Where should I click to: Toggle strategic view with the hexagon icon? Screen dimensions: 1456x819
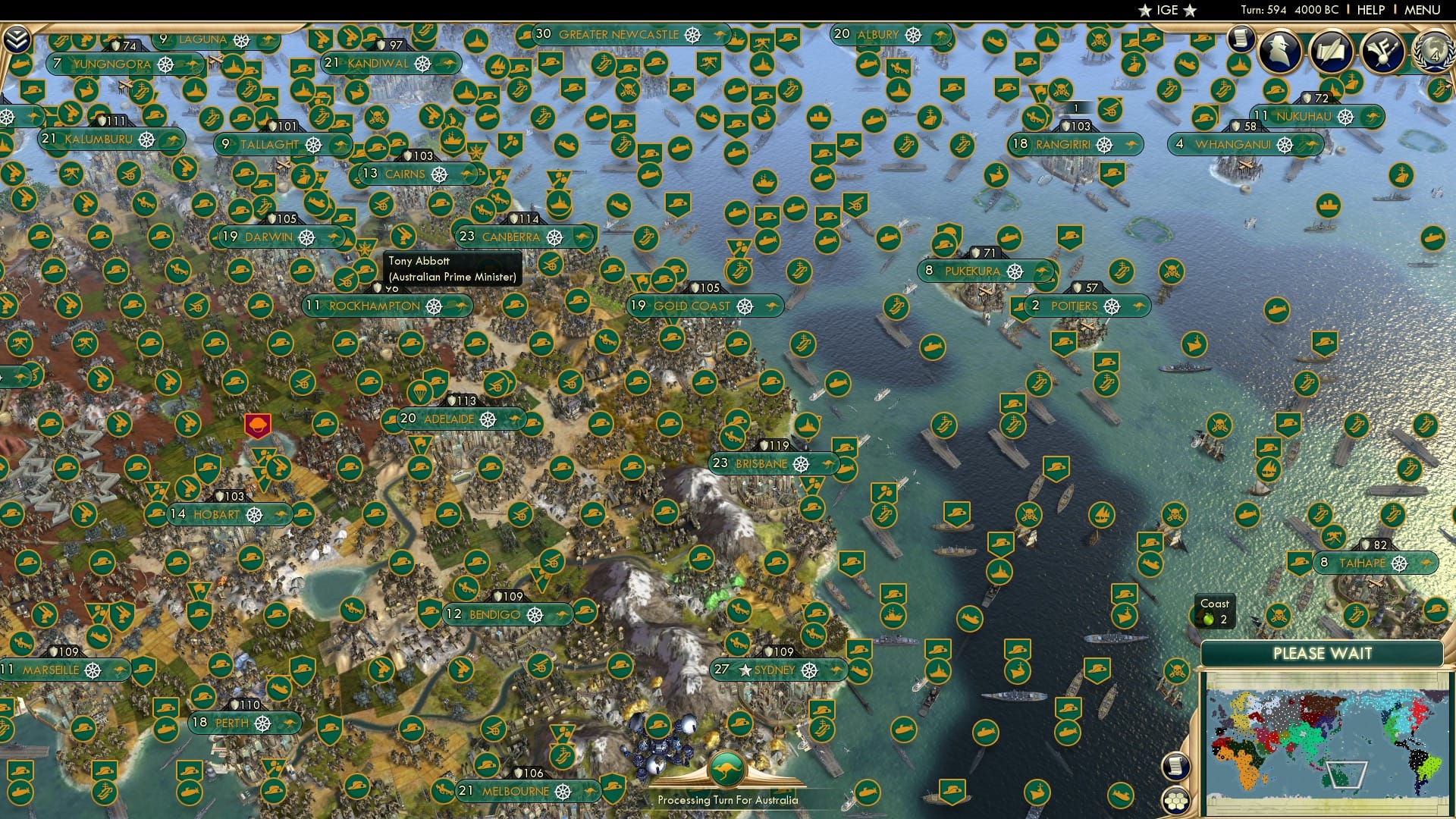point(1178,800)
